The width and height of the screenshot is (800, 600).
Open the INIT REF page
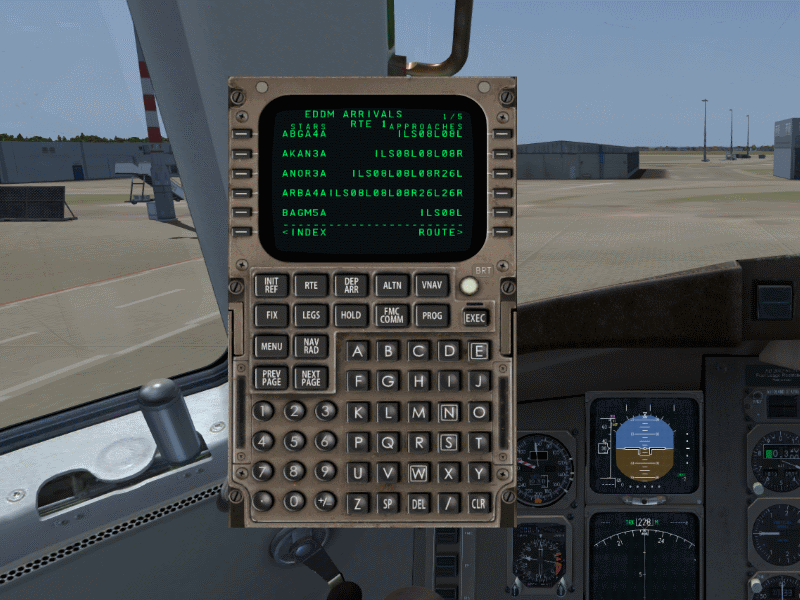[271, 285]
